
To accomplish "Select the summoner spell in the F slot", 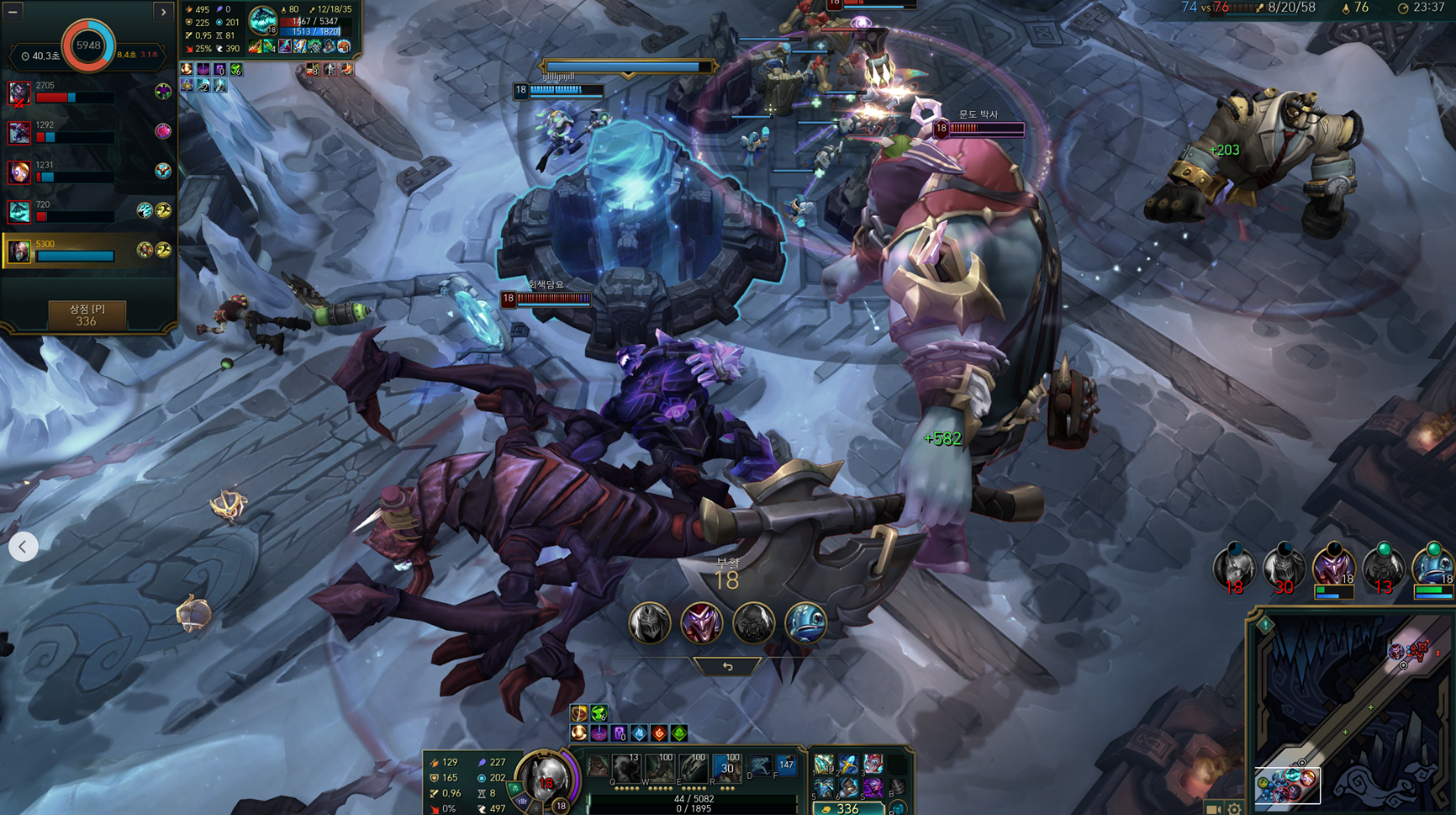I will 786,765.
